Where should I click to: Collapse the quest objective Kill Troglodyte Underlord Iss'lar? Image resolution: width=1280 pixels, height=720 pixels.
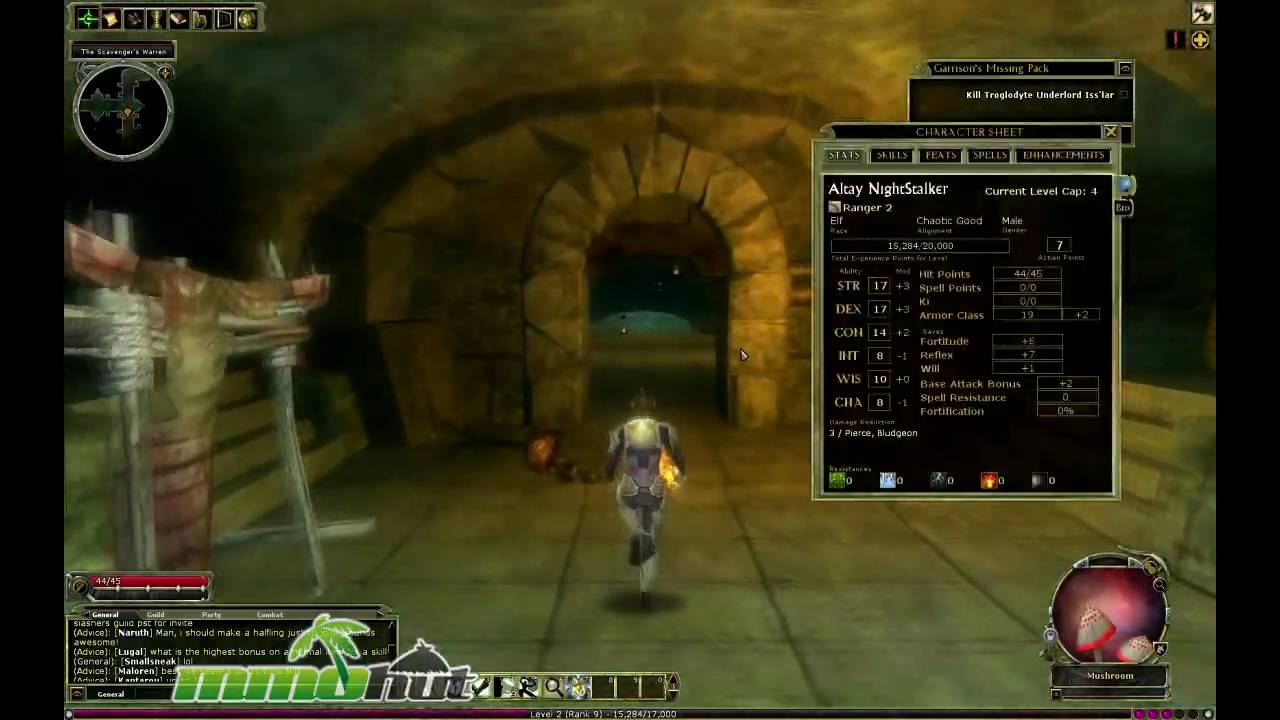click(1123, 94)
